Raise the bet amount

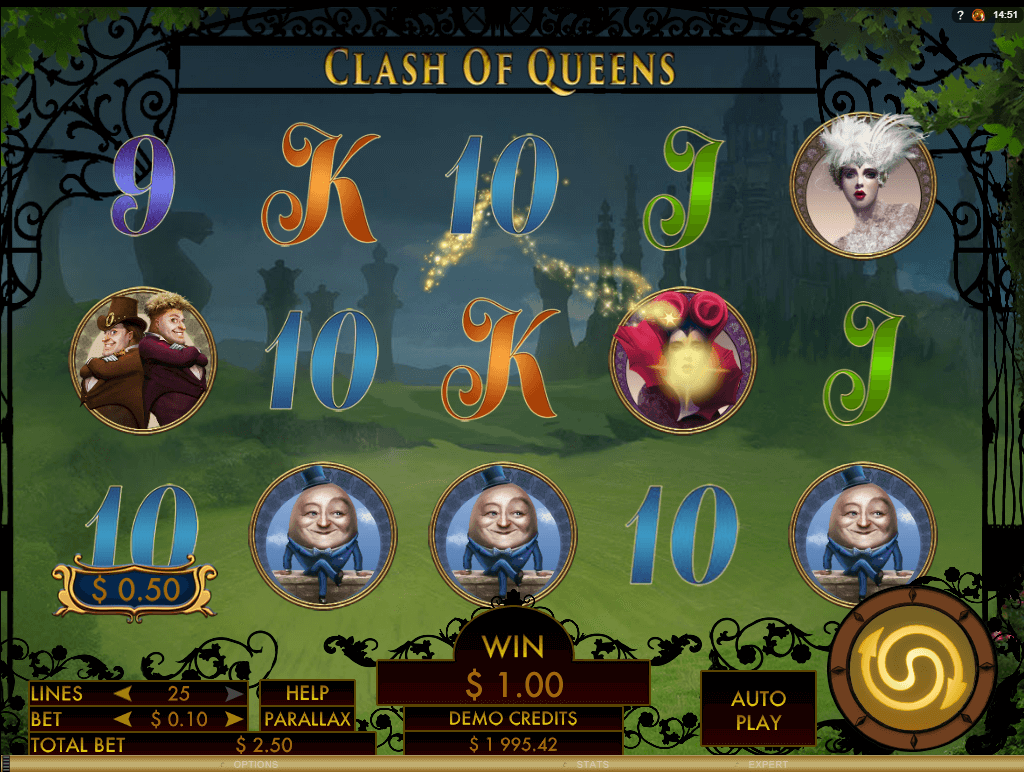pyautogui.click(x=234, y=719)
